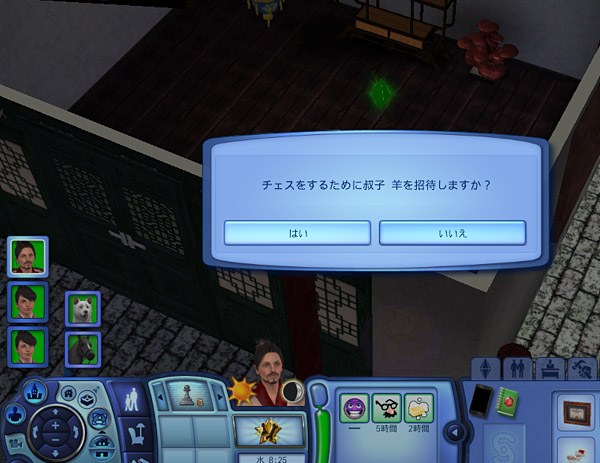This screenshot has width=600, height=463.
Task: Select the white dog portrait
Action: (x=82, y=309)
